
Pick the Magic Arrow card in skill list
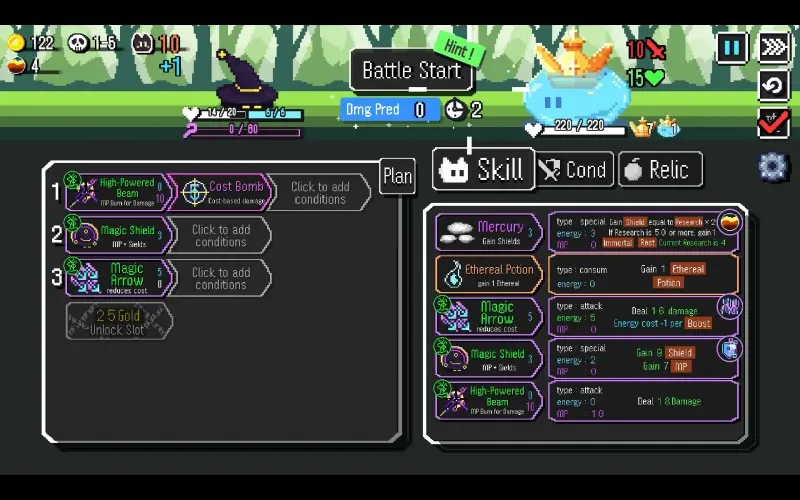tap(489, 316)
